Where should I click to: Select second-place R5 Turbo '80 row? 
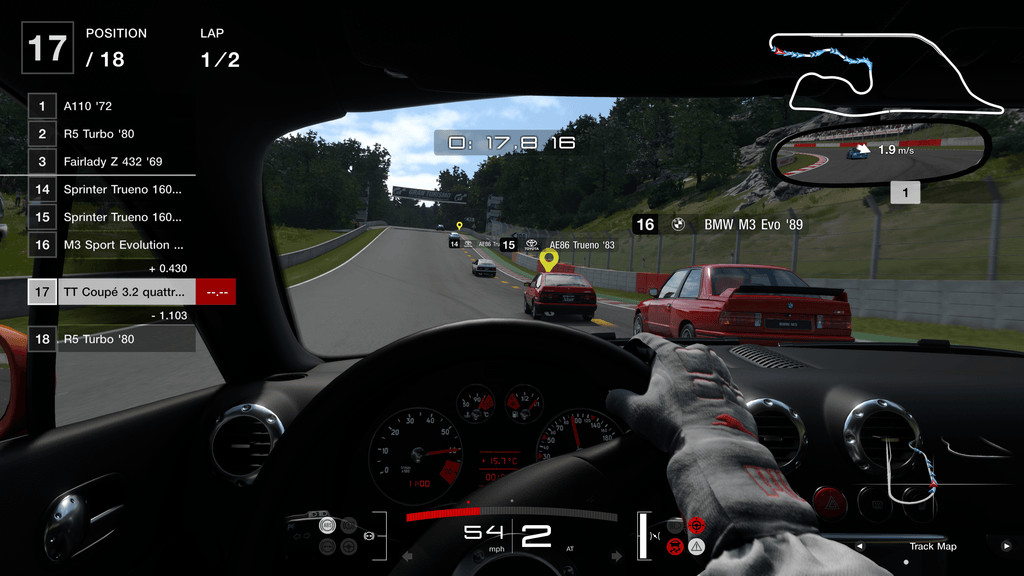pos(110,133)
